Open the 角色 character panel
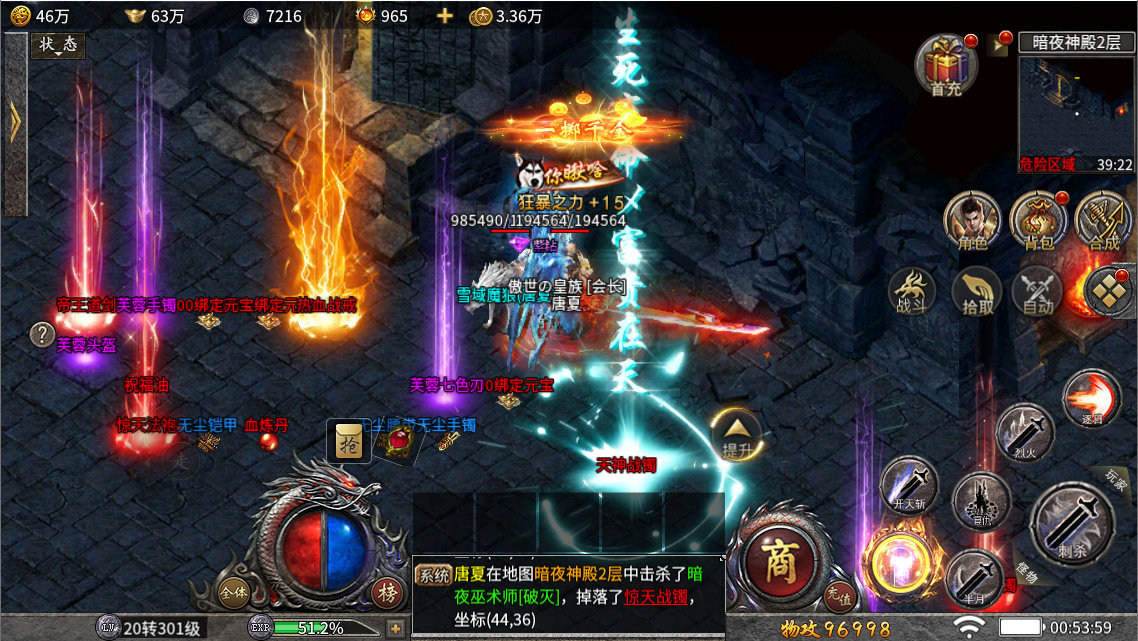 click(x=973, y=218)
